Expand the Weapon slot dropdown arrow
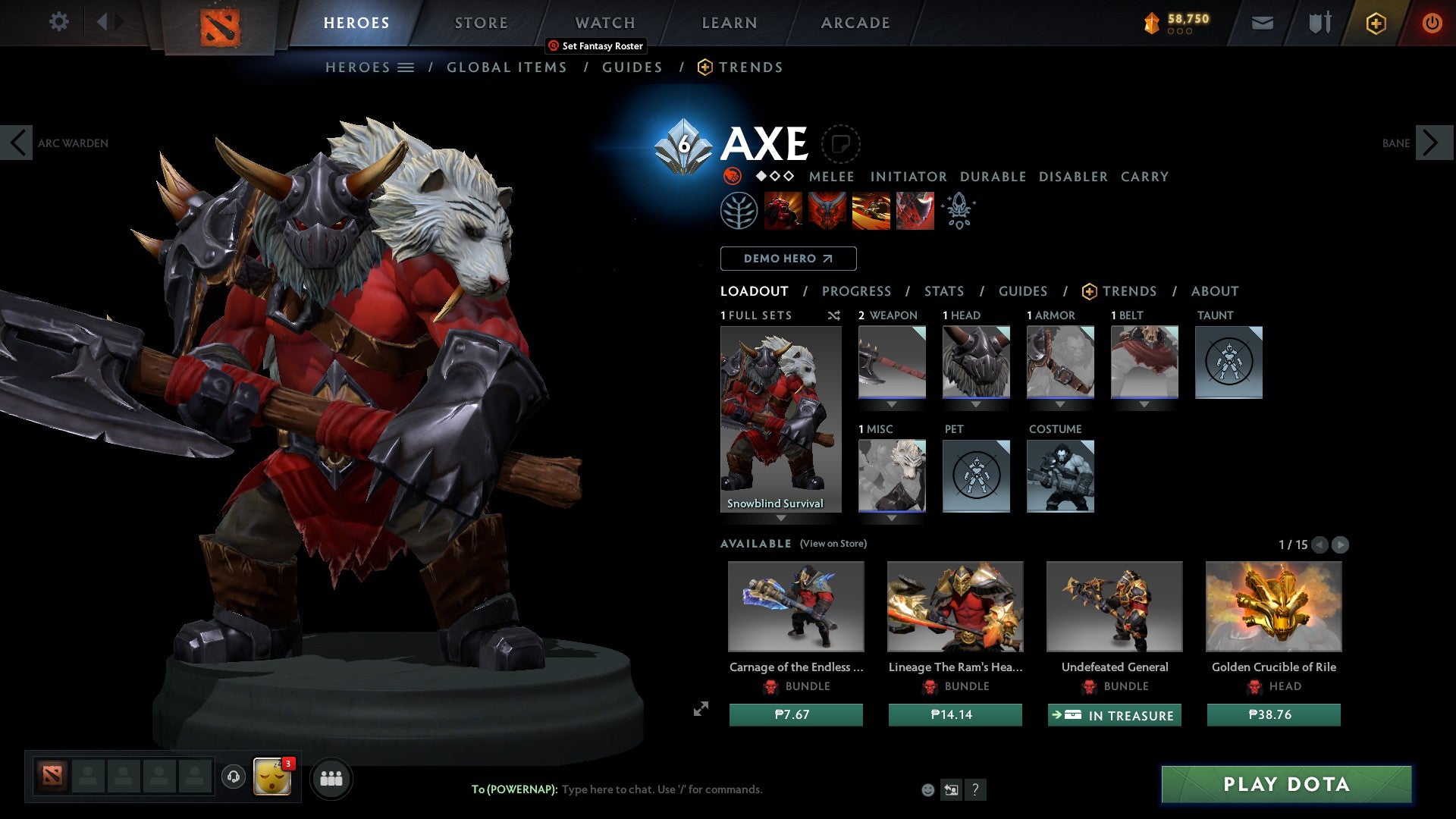 892,405
